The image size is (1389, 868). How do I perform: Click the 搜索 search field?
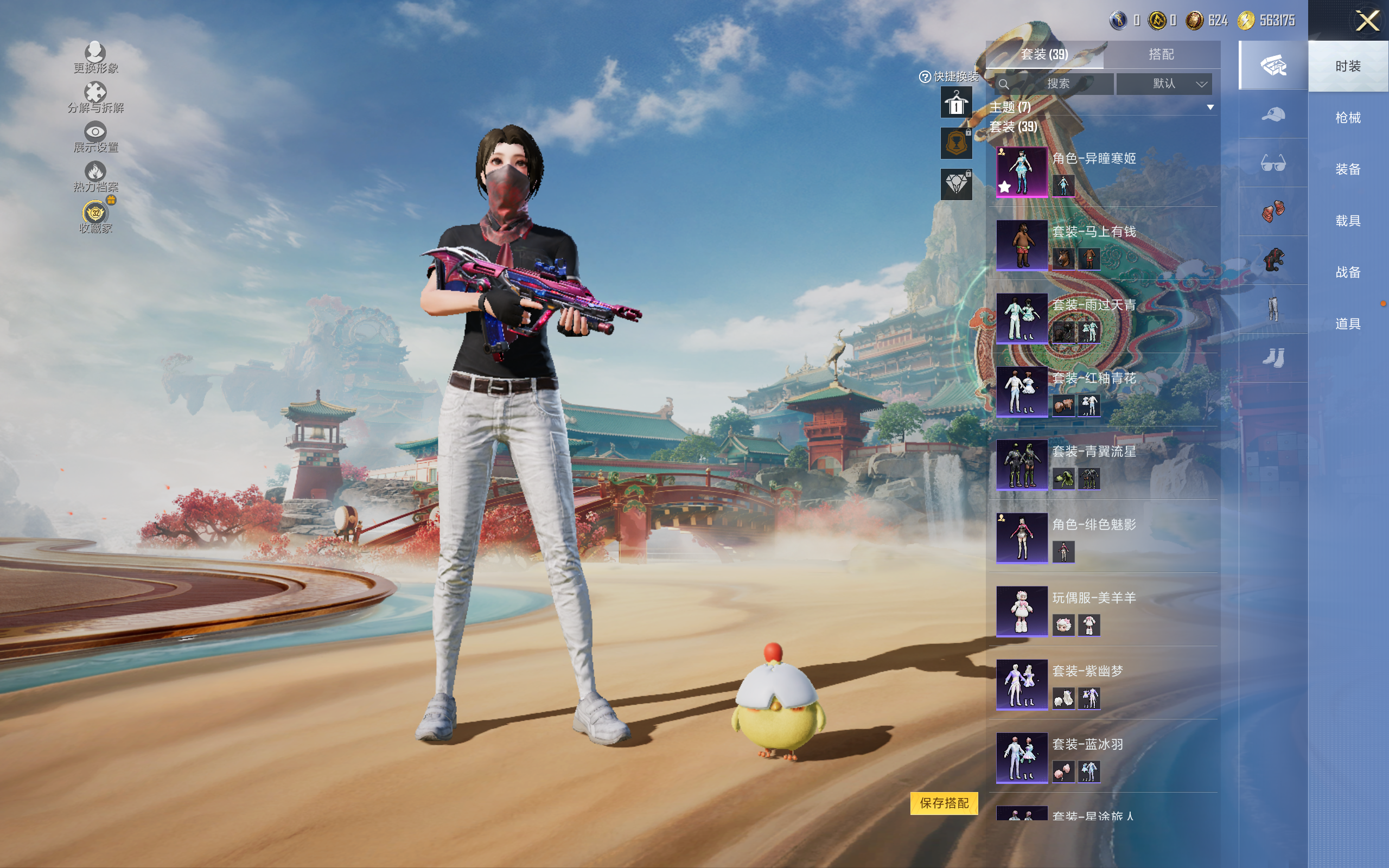pyautogui.click(x=1057, y=84)
